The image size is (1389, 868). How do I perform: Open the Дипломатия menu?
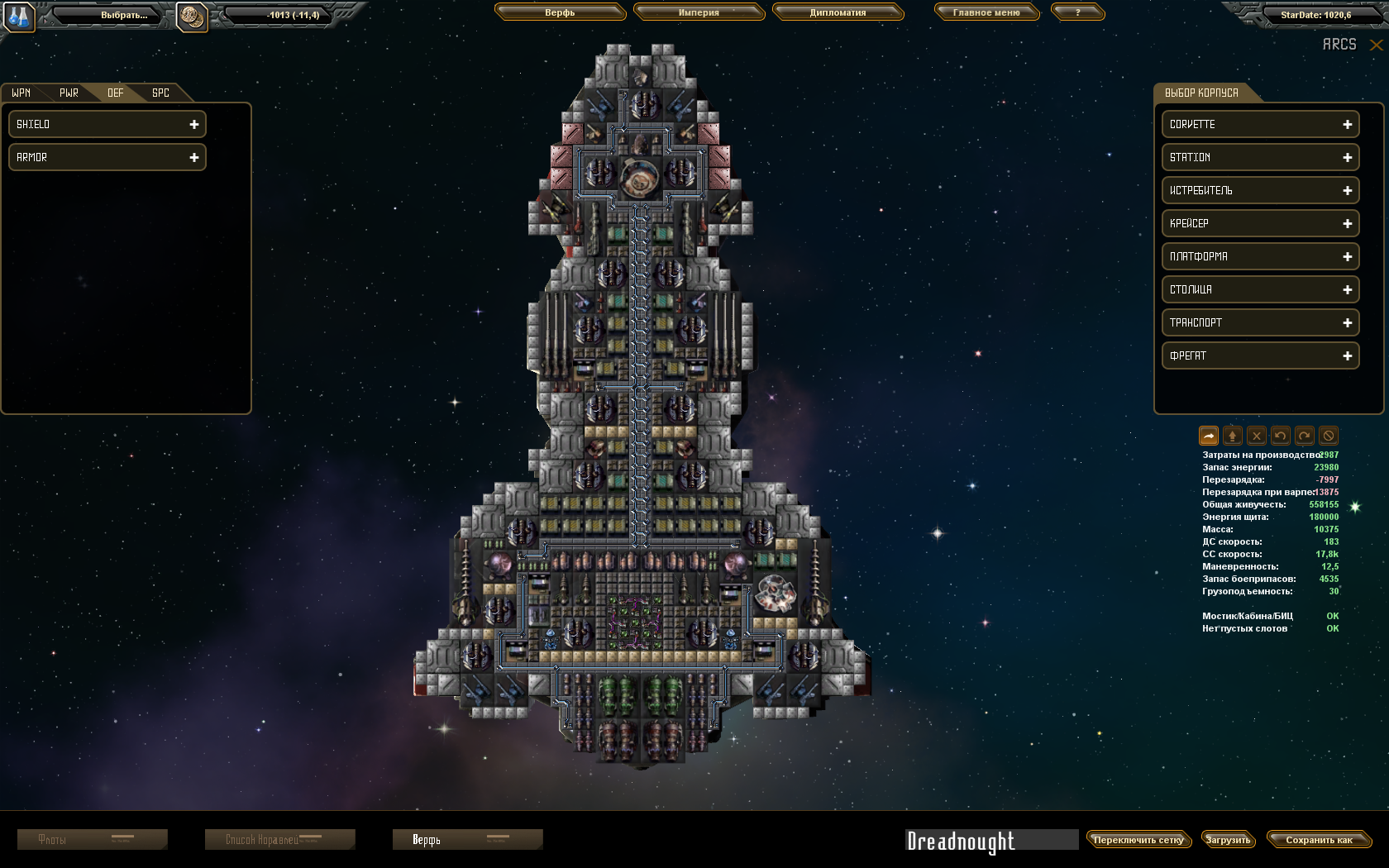[838, 12]
